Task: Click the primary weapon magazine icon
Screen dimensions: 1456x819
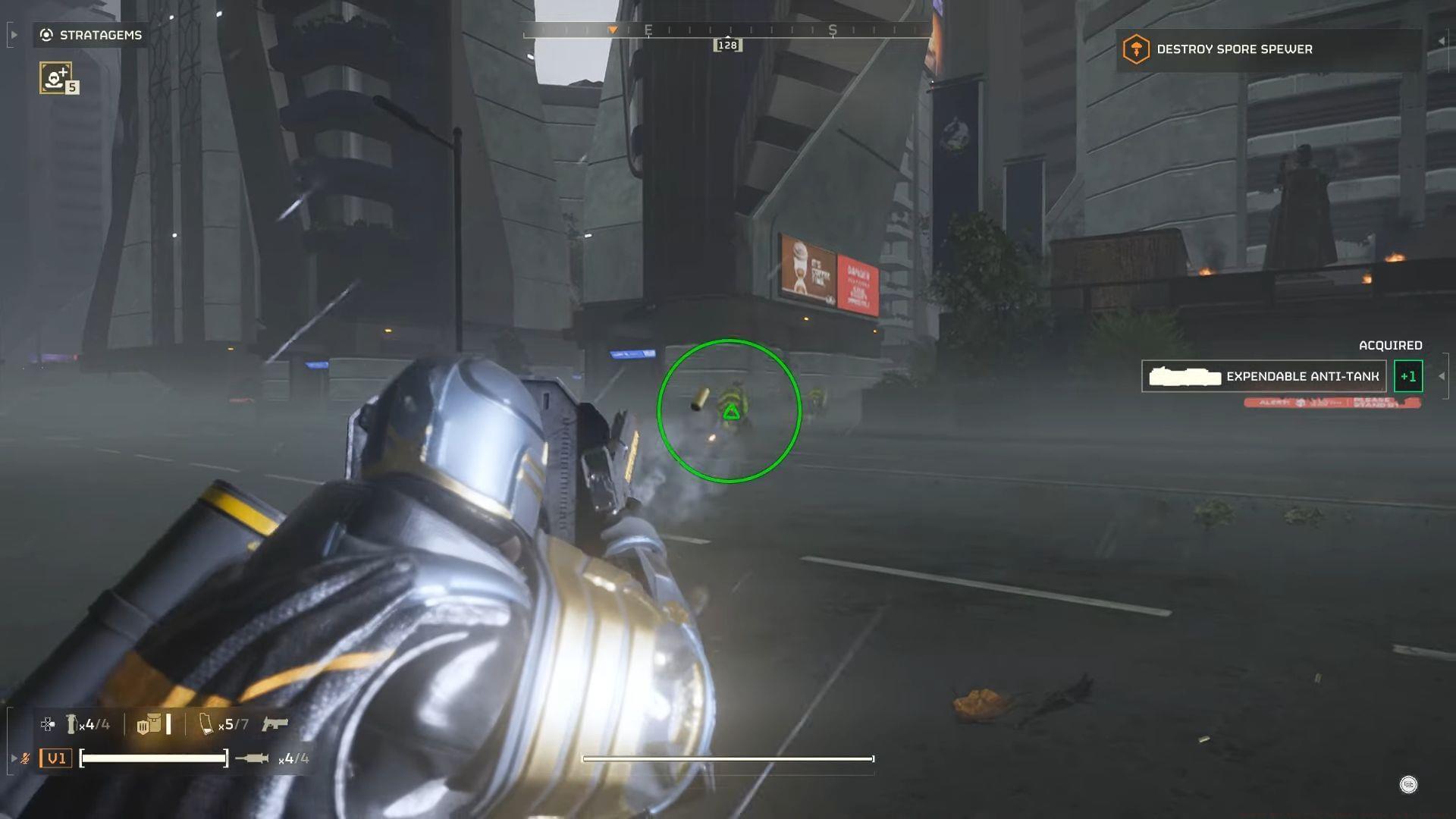Action: point(206,725)
